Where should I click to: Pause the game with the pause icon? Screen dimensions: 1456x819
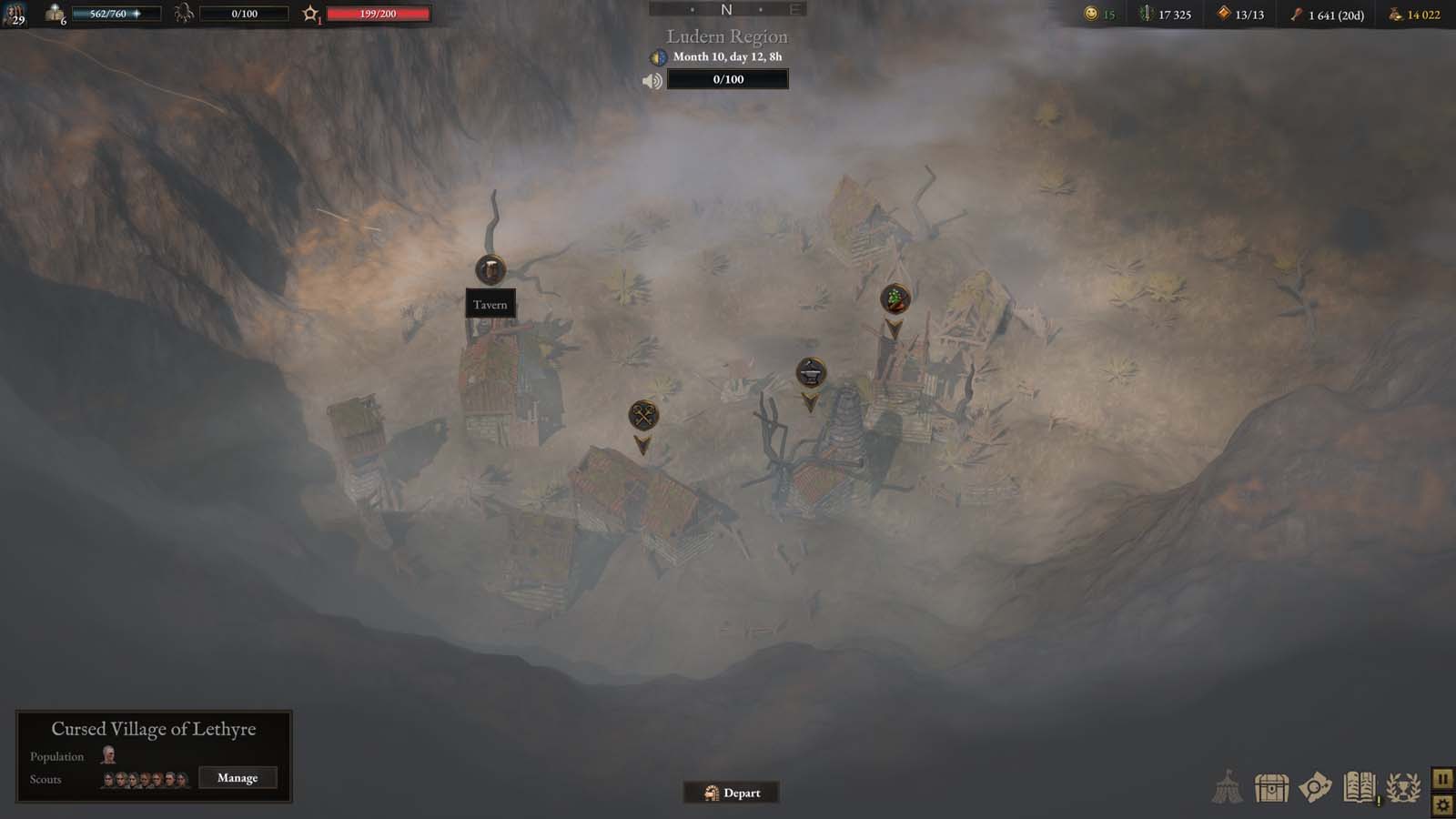[x=1443, y=778]
